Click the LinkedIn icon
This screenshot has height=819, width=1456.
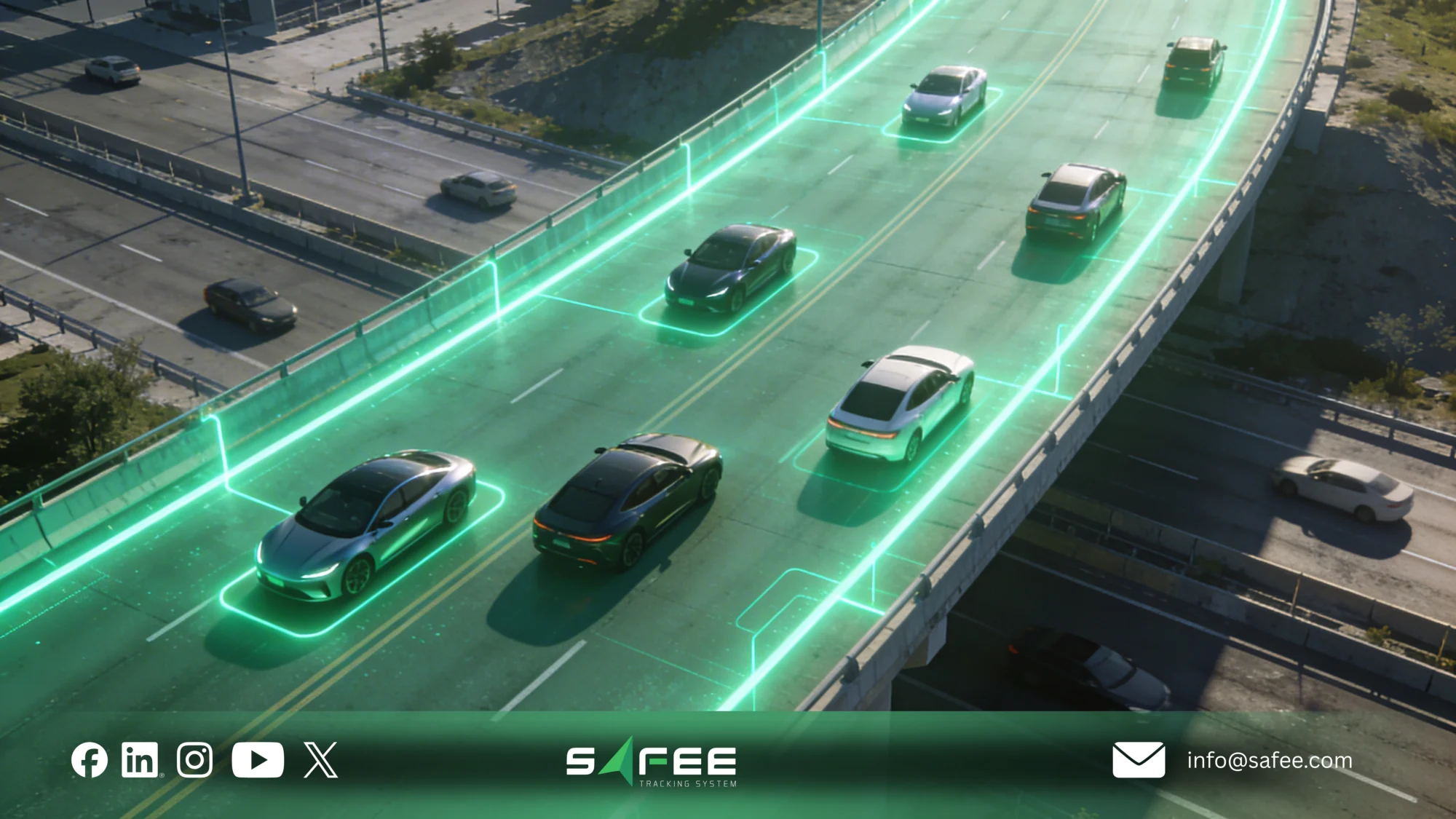pos(140,760)
